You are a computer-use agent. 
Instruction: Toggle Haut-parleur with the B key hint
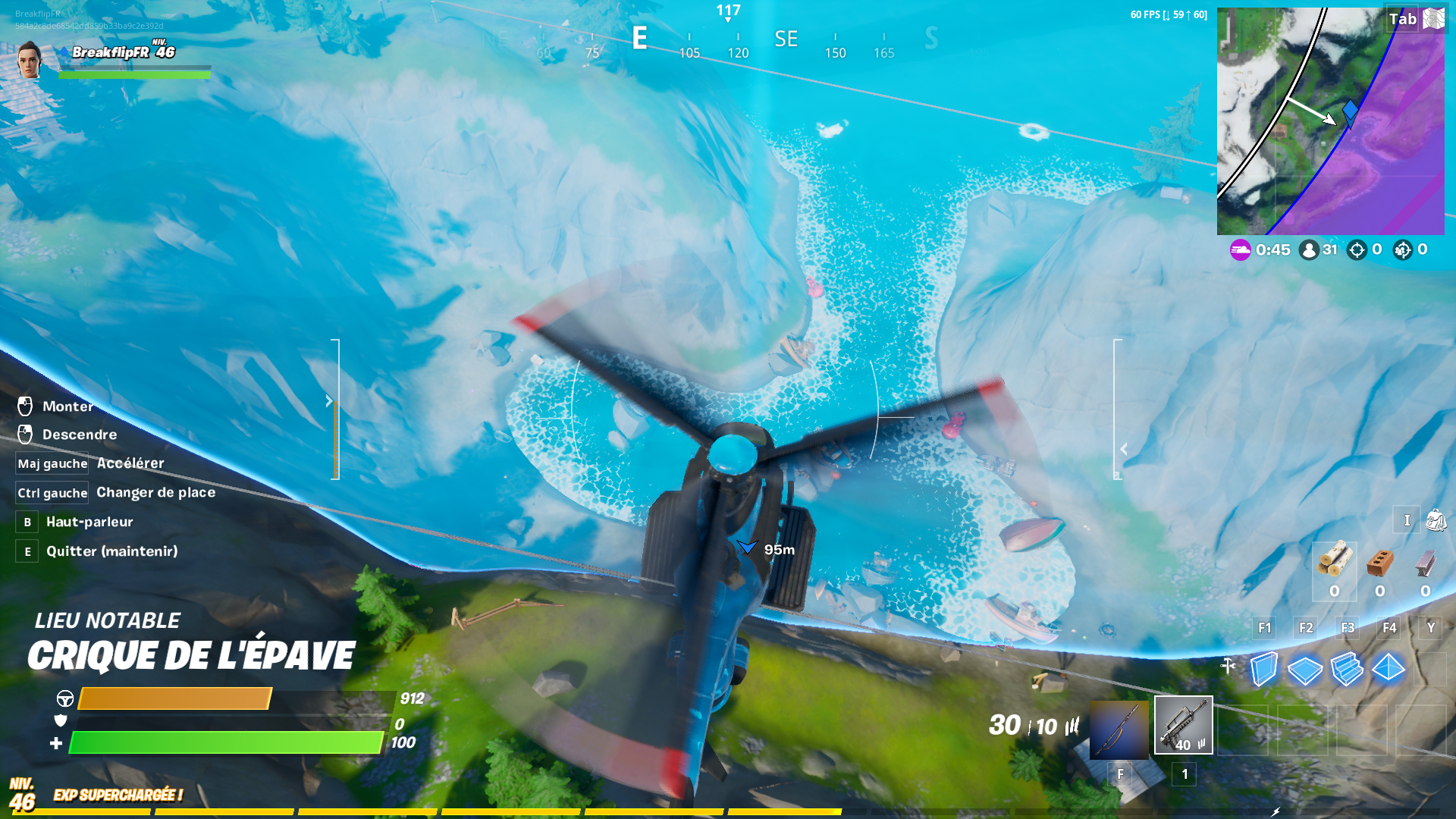tap(27, 522)
